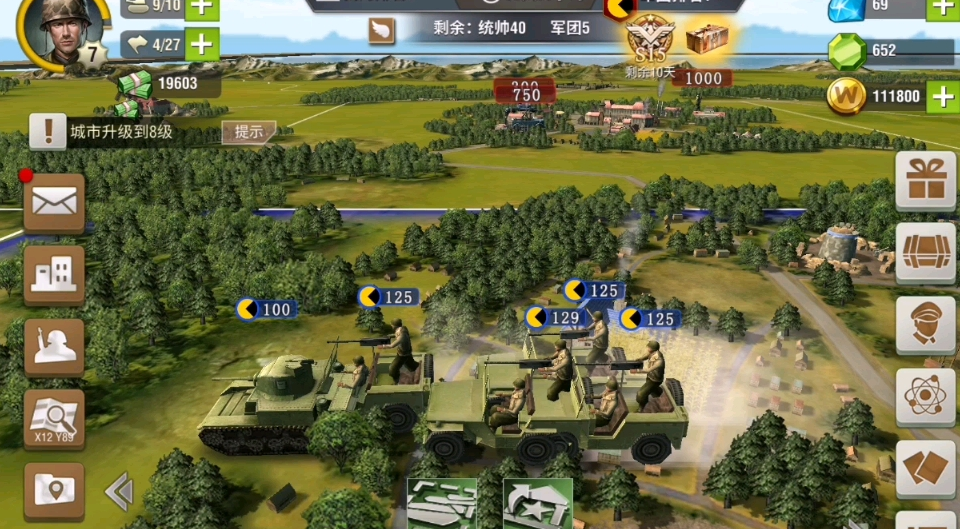
Task: Open the mail envelope inbox
Action: click(x=54, y=203)
